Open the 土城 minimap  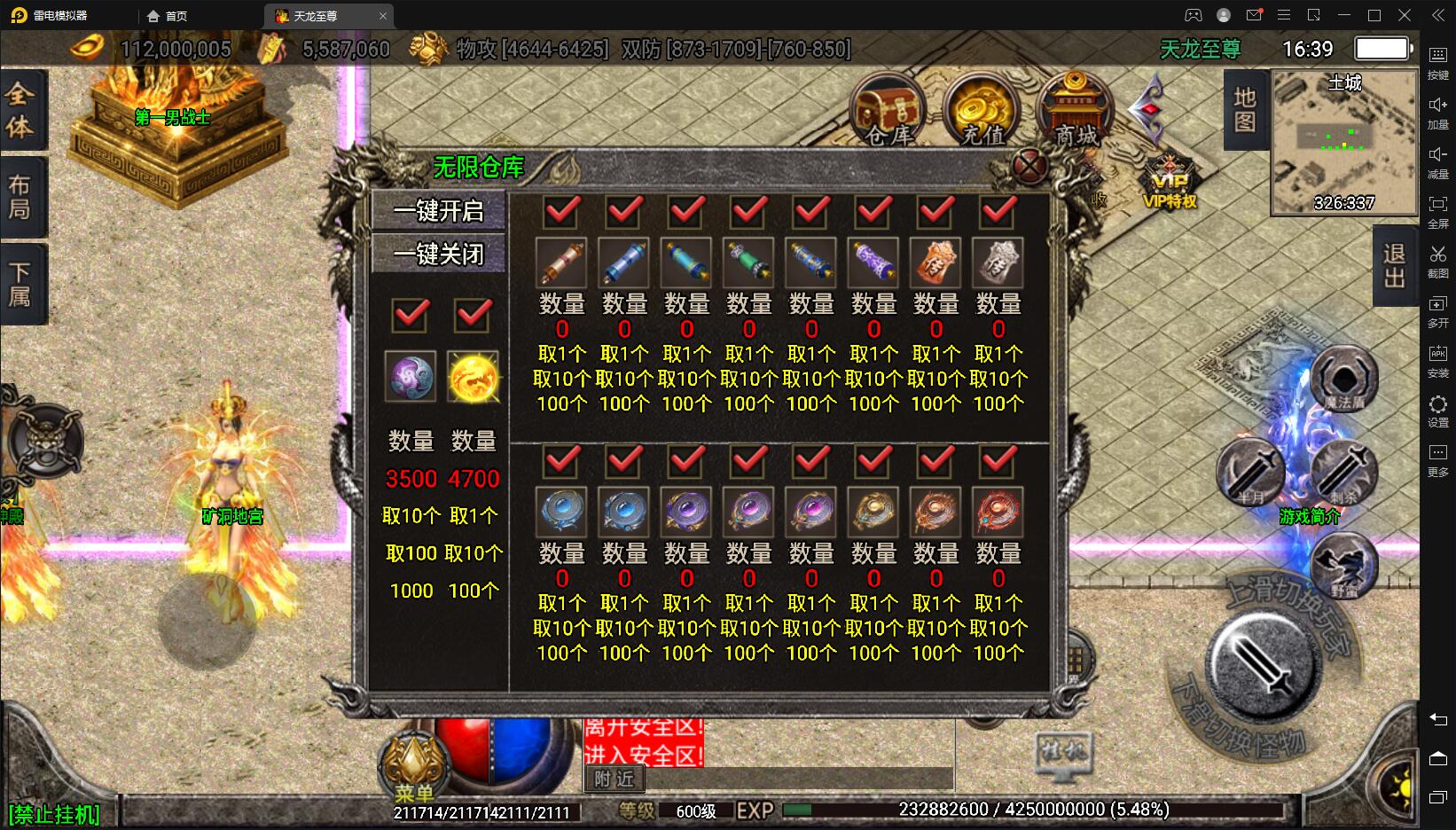1344,142
